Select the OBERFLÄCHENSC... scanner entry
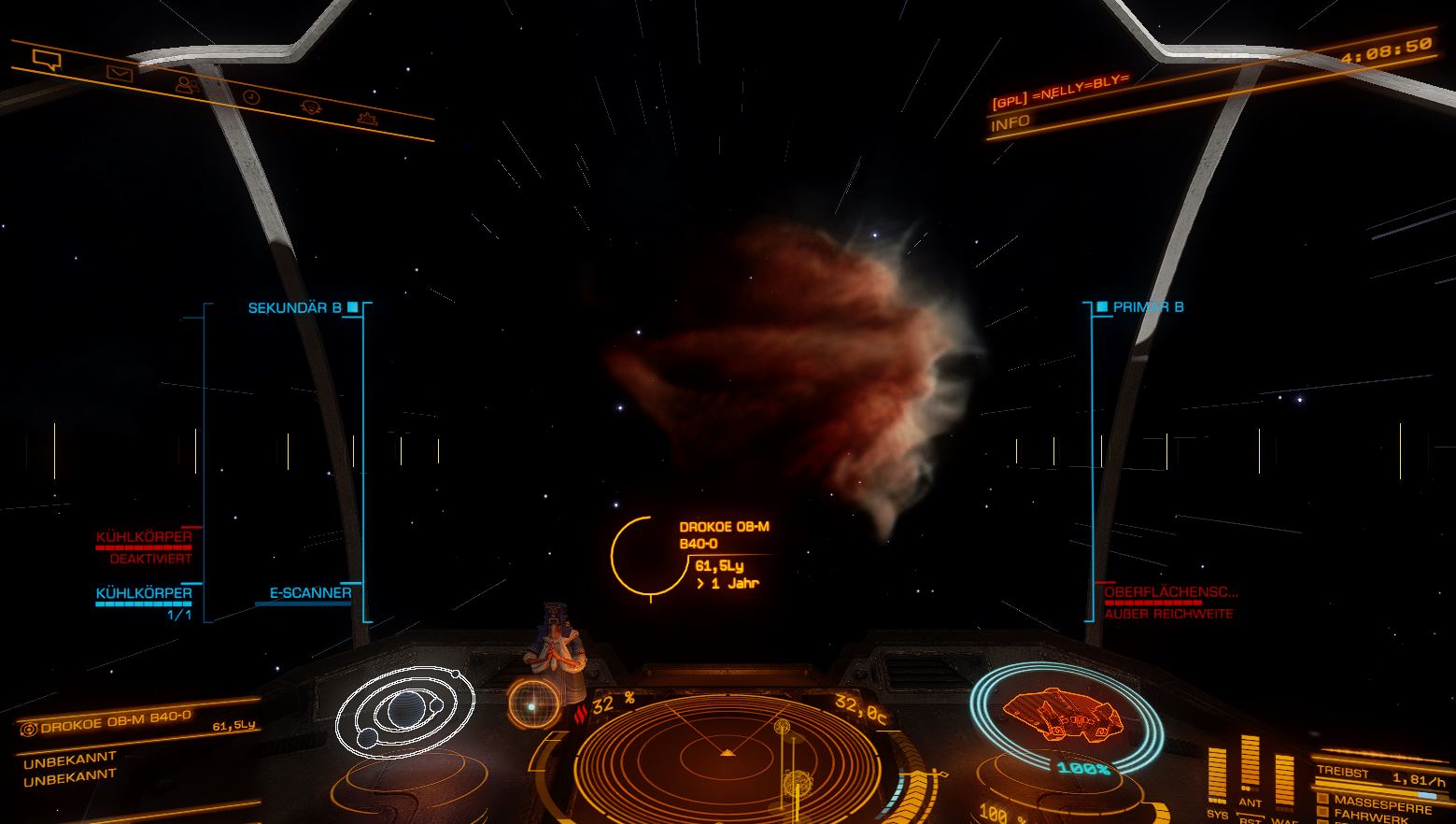The width and height of the screenshot is (1456, 824). tap(1170, 592)
